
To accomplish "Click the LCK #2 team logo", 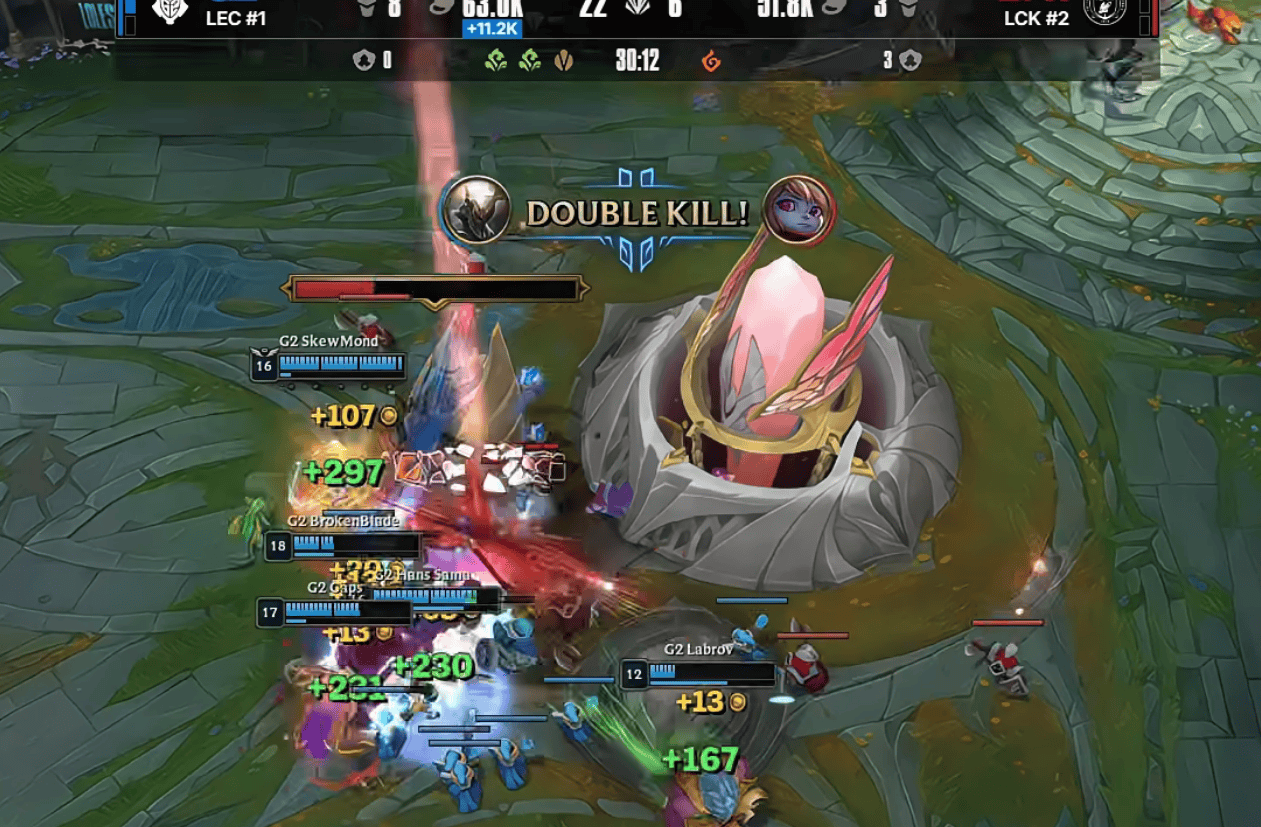I will pos(1104,12).
